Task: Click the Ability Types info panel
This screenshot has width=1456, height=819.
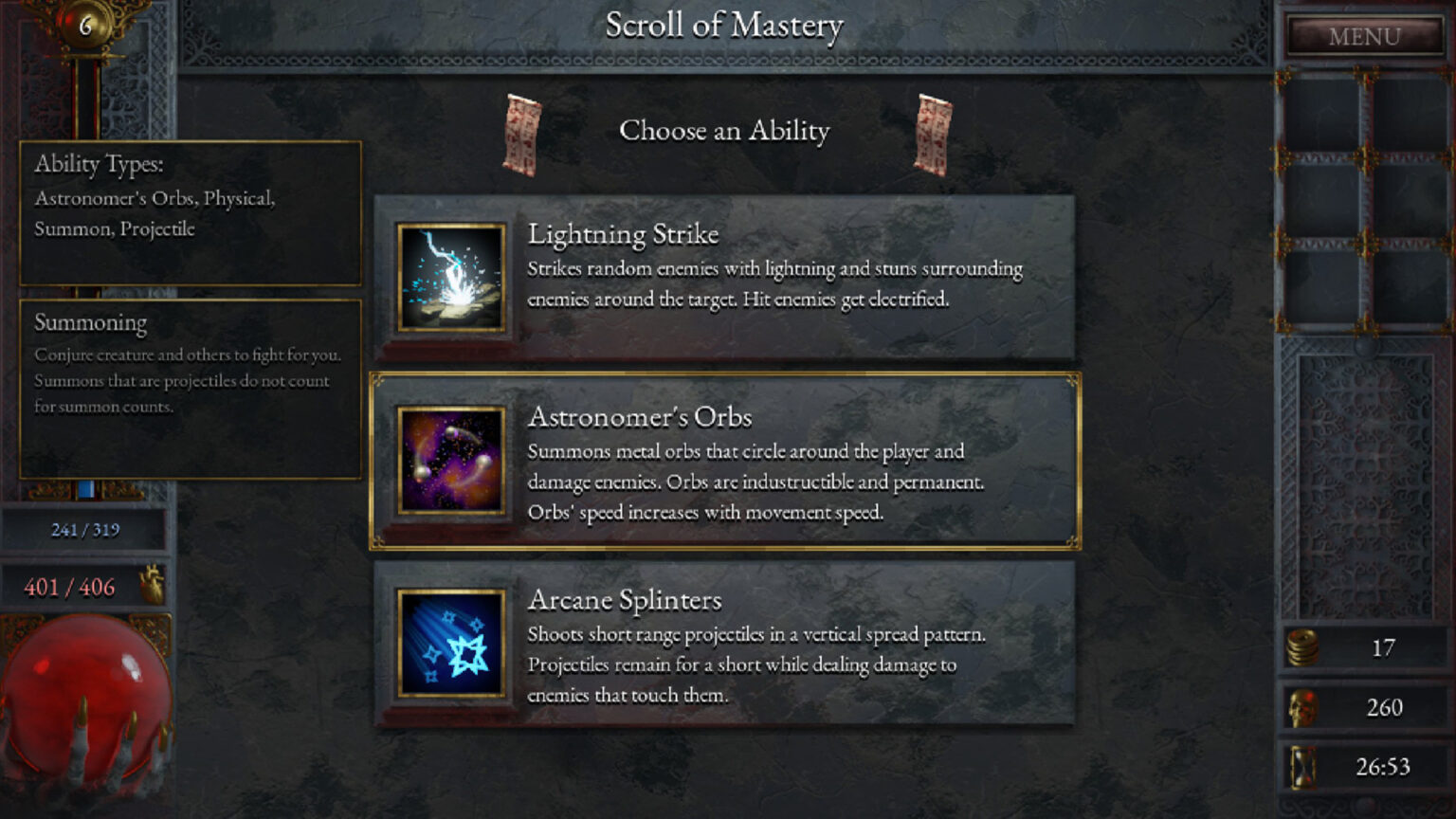Action: [189, 213]
